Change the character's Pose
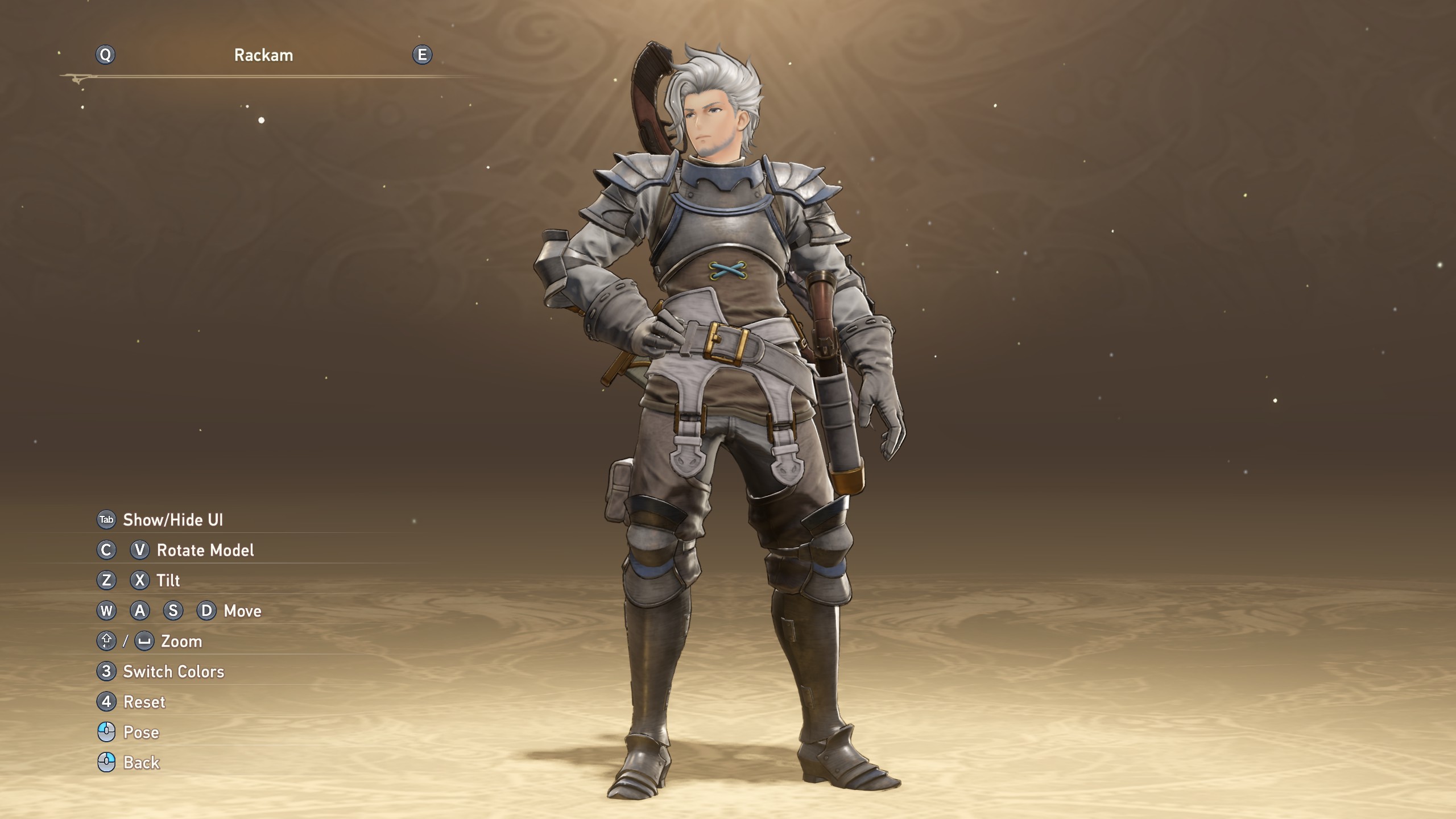Viewport: 1456px width, 819px height. (x=140, y=733)
